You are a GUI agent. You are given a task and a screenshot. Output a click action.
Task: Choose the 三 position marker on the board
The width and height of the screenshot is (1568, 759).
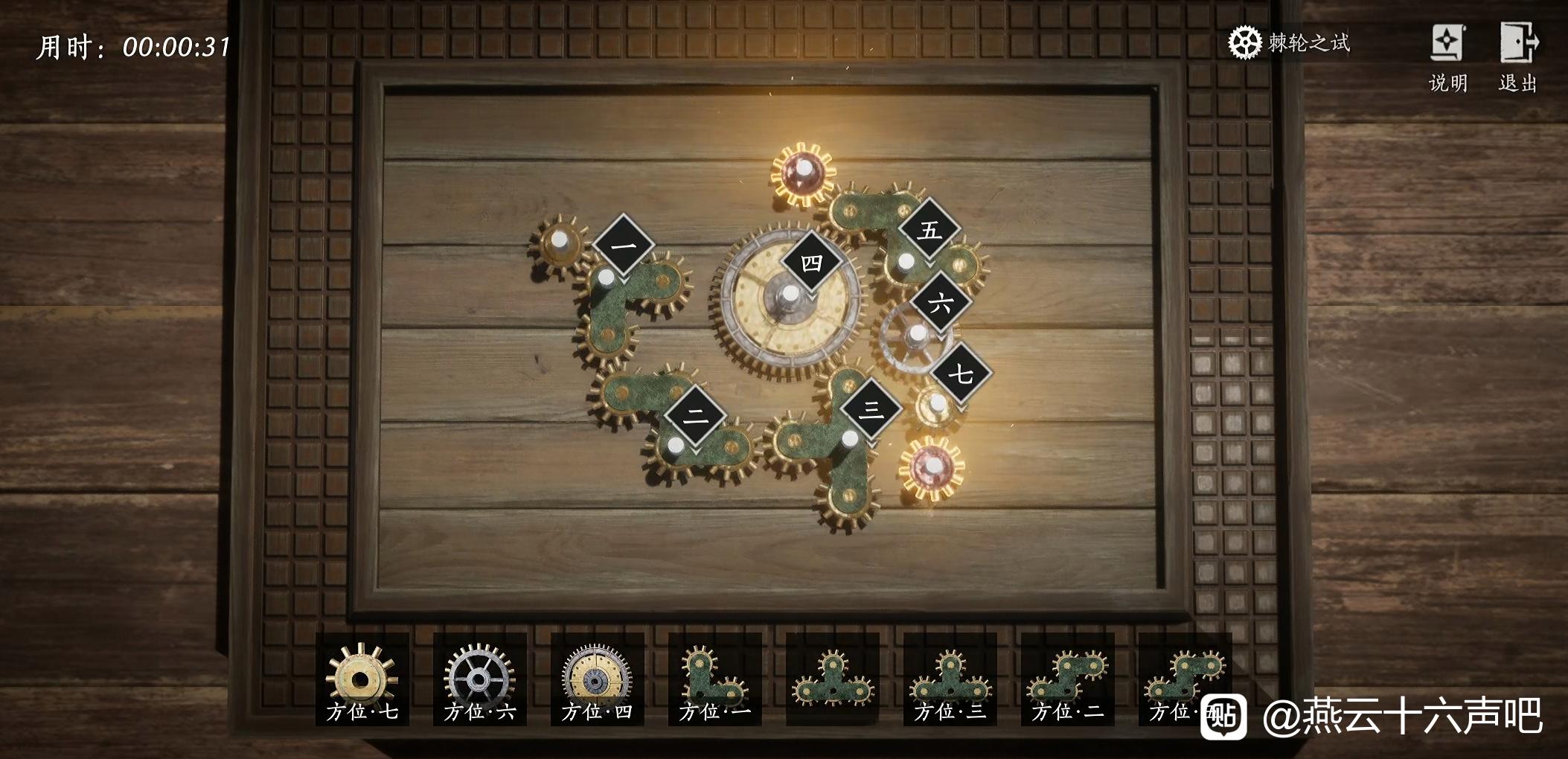[x=871, y=409]
